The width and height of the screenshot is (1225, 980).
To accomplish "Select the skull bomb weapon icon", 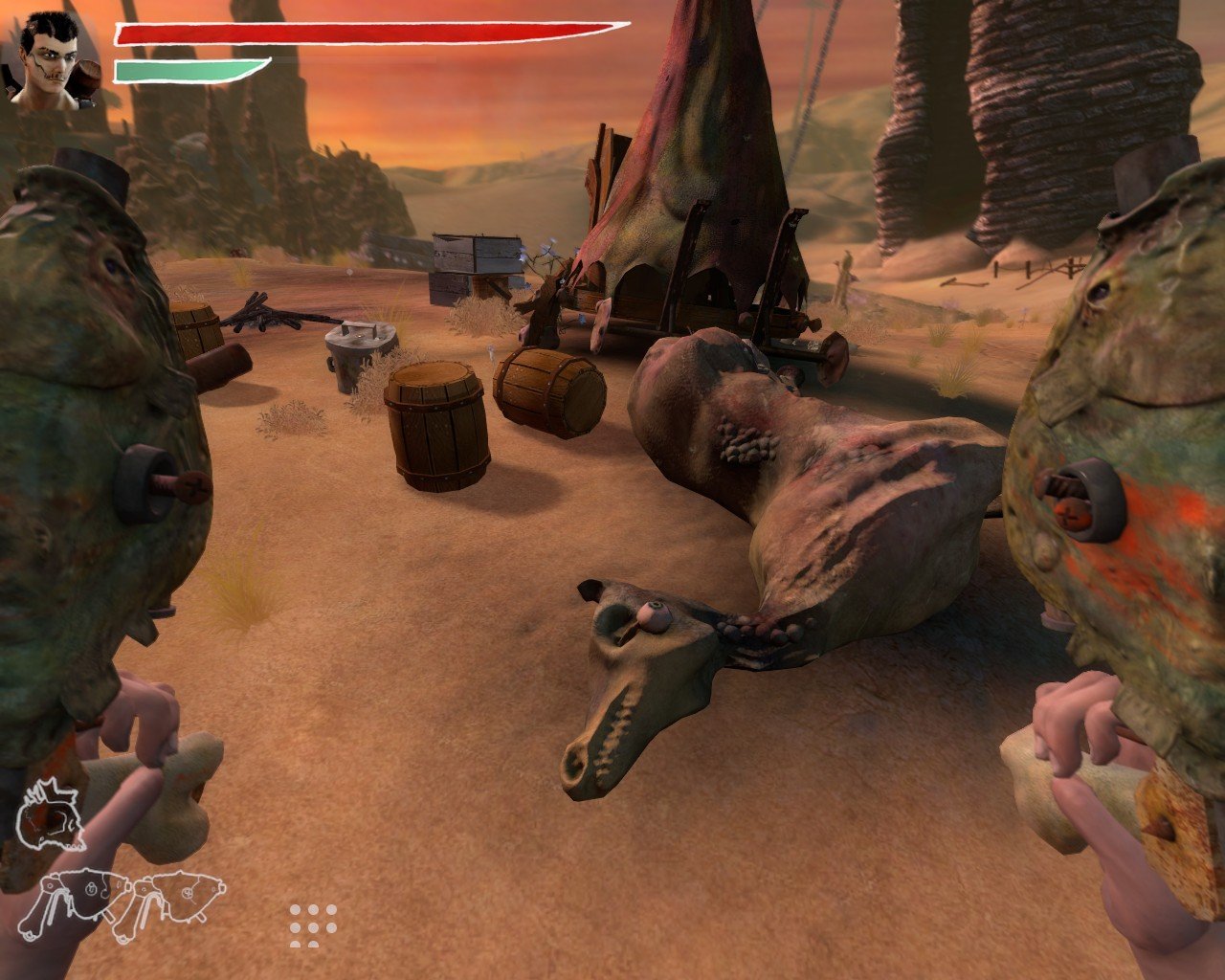I will [x=50, y=815].
